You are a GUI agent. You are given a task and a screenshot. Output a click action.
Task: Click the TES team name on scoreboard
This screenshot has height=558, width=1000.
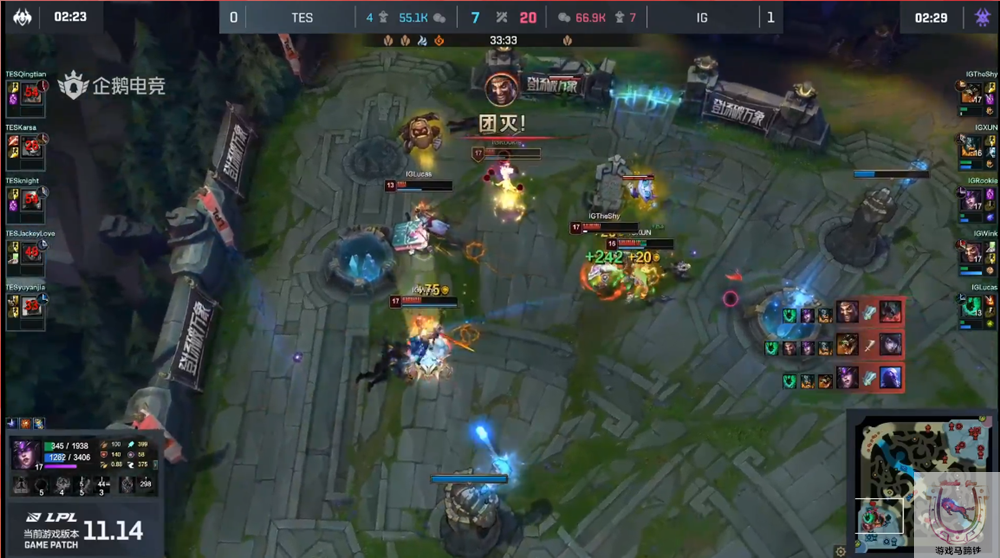coord(302,17)
